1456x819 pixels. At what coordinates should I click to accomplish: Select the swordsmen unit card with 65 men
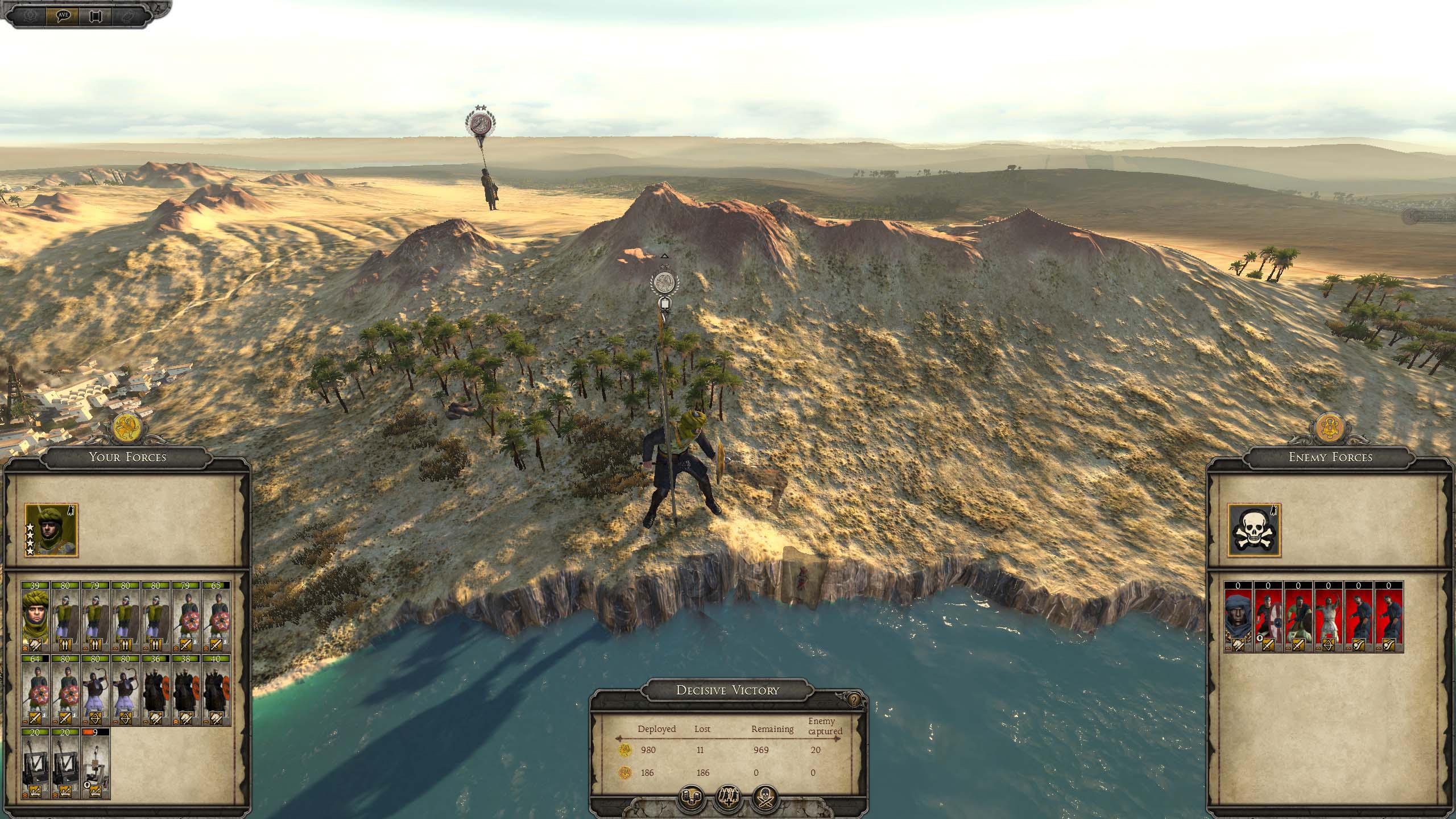pyautogui.click(x=216, y=617)
